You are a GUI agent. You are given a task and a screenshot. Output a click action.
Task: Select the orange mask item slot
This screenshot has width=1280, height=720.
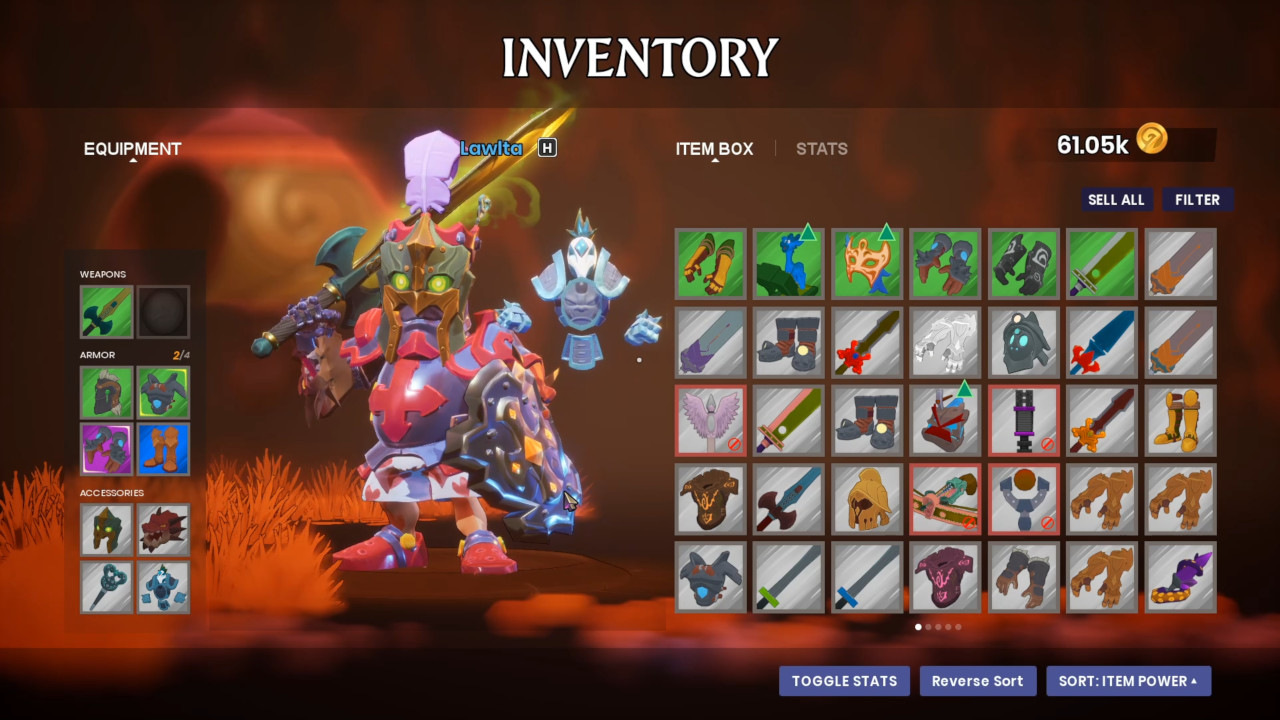pyautogui.click(x=867, y=264)
